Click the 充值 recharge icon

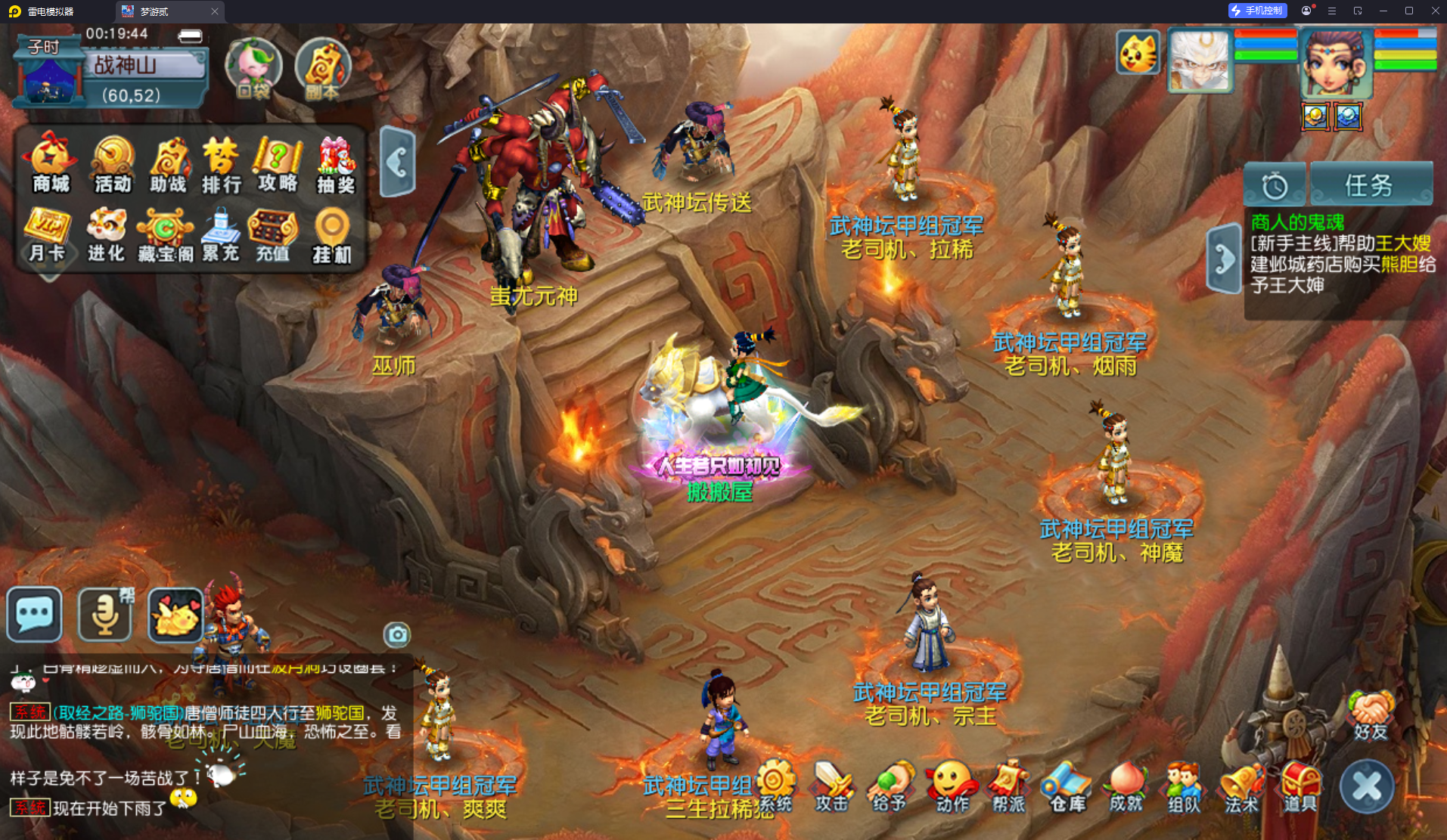coord(273,234)
